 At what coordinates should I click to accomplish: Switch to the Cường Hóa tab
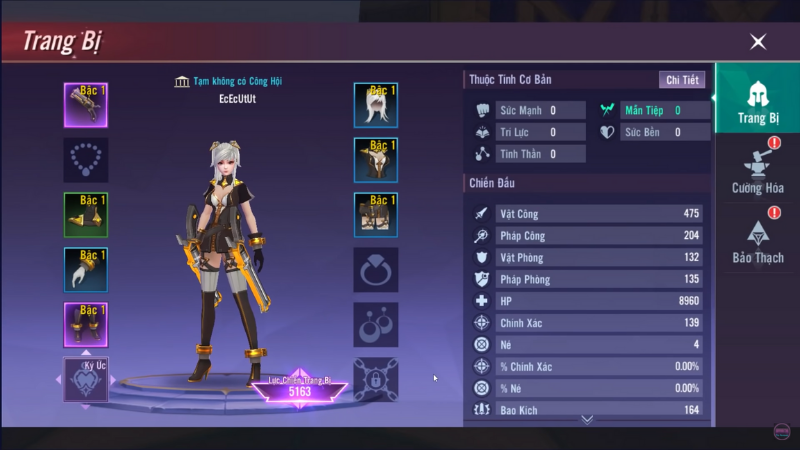757,171
